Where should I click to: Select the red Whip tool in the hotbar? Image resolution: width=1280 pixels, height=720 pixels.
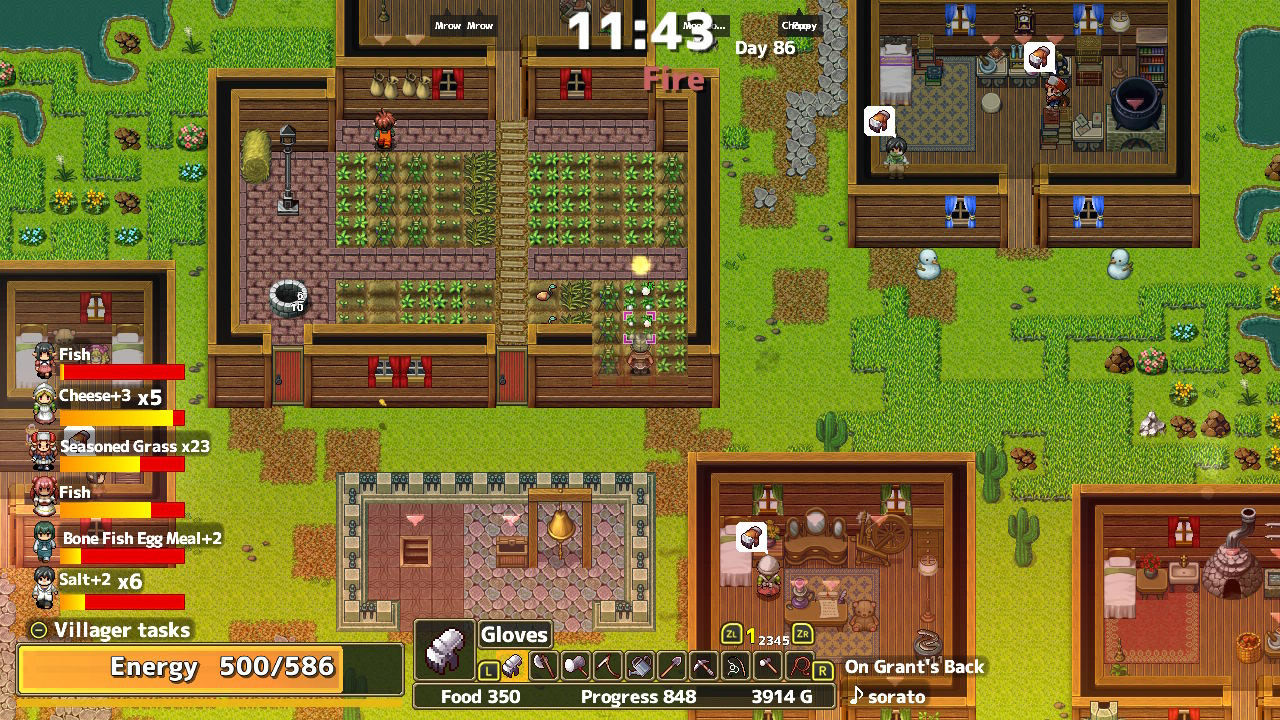point(797,666)
